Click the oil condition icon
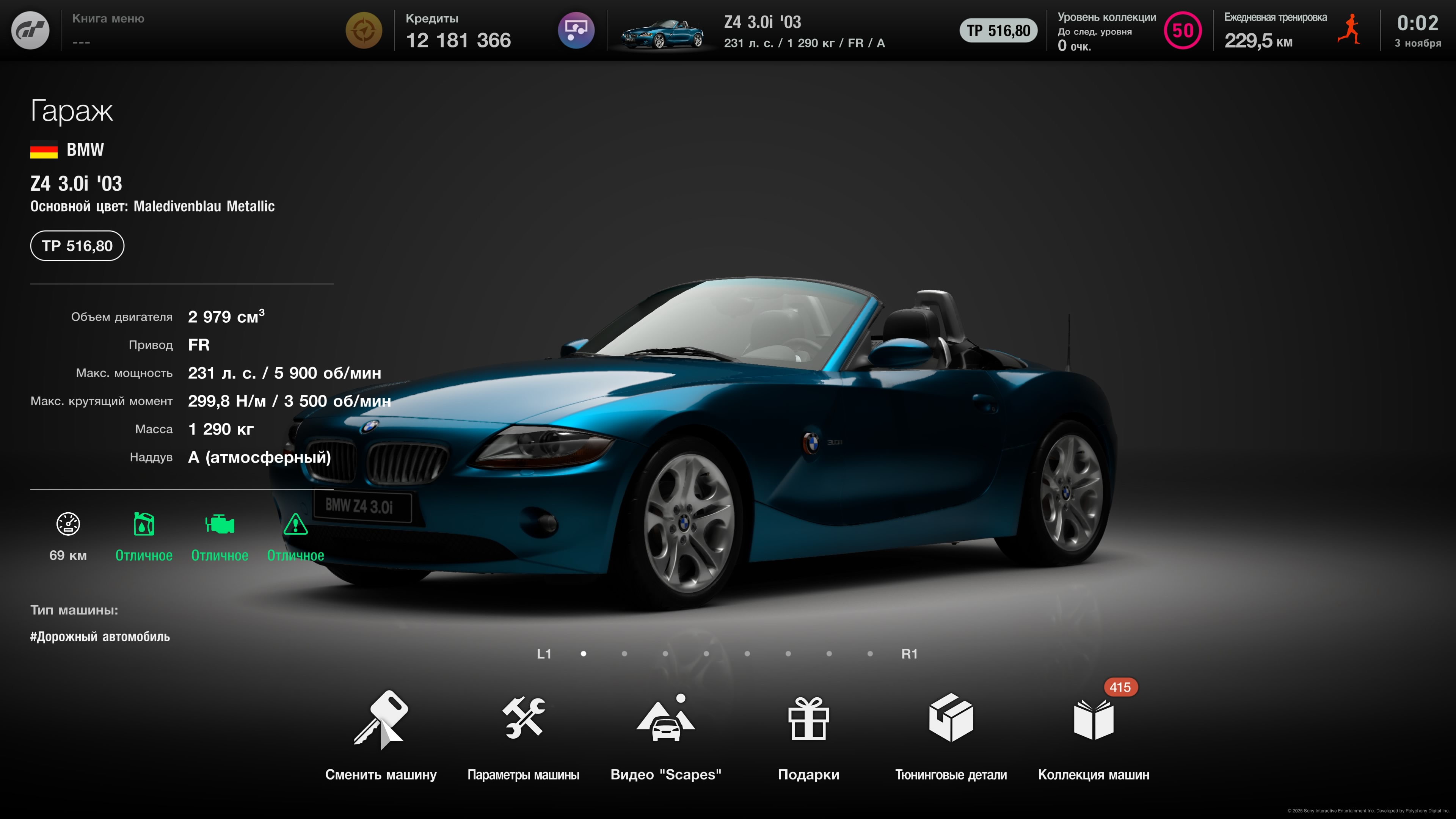The image size is (1456, 819). [144, 524]
